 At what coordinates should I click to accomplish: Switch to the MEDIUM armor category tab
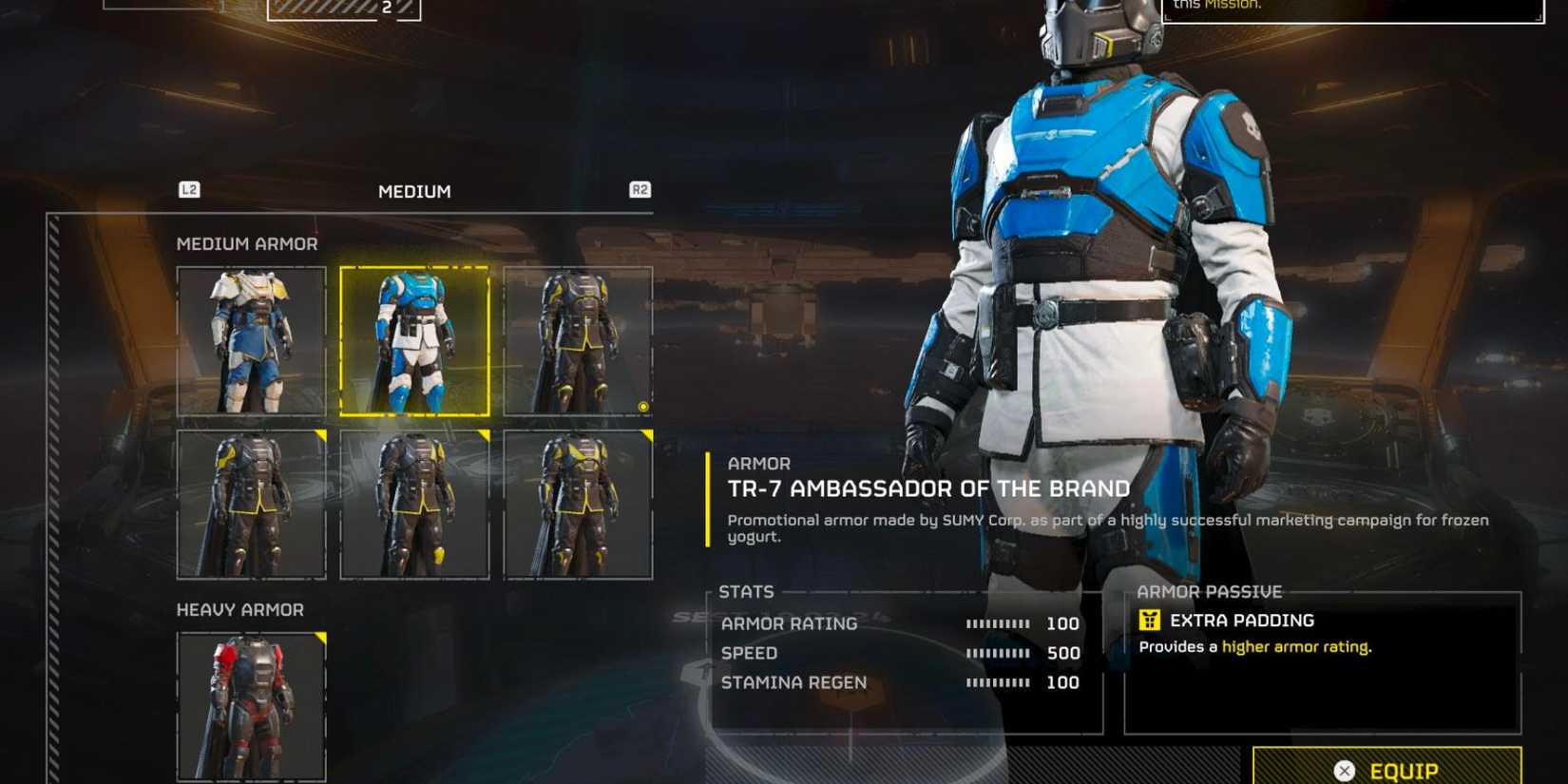coord(414,191)
